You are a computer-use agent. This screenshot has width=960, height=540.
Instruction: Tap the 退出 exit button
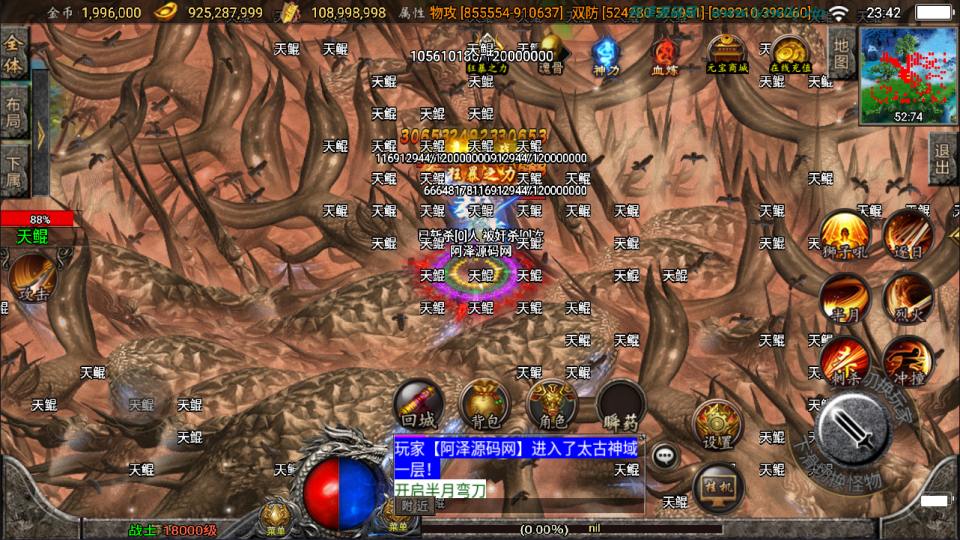[941, 159]
